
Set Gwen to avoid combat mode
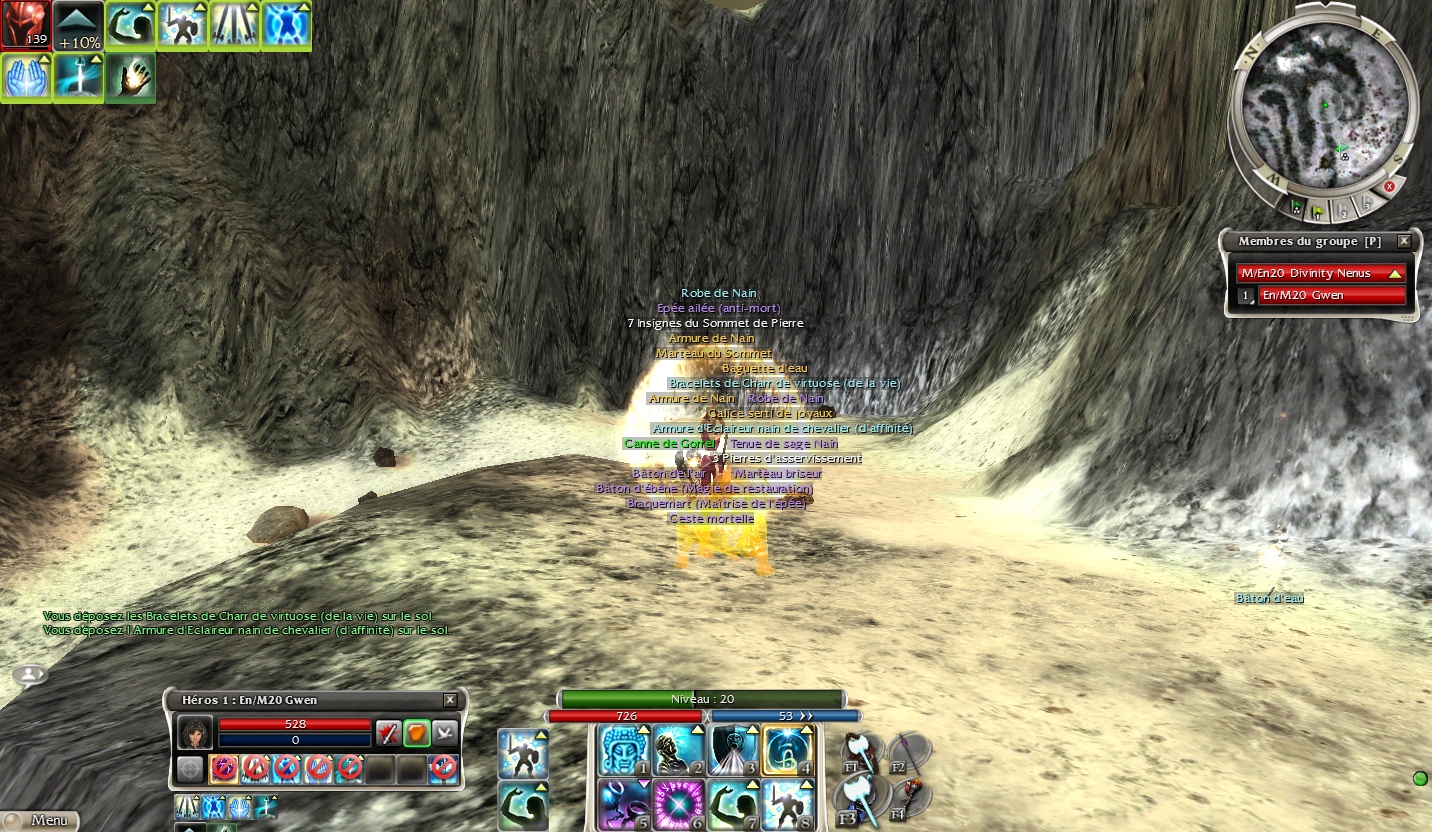(445, 733)
